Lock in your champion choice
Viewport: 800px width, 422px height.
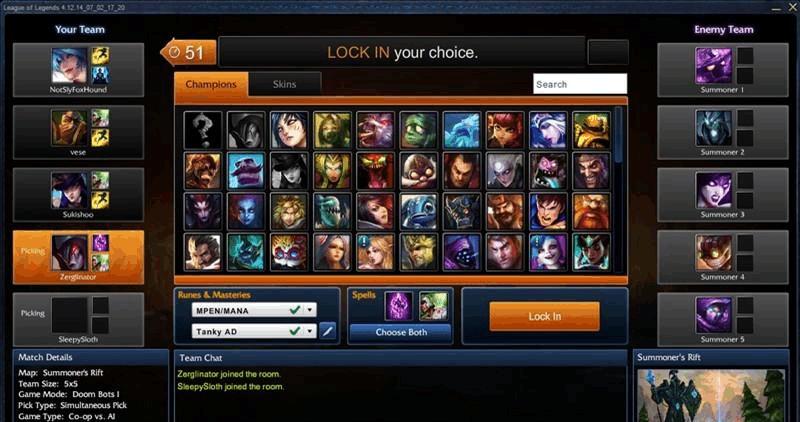coord(544,316)
